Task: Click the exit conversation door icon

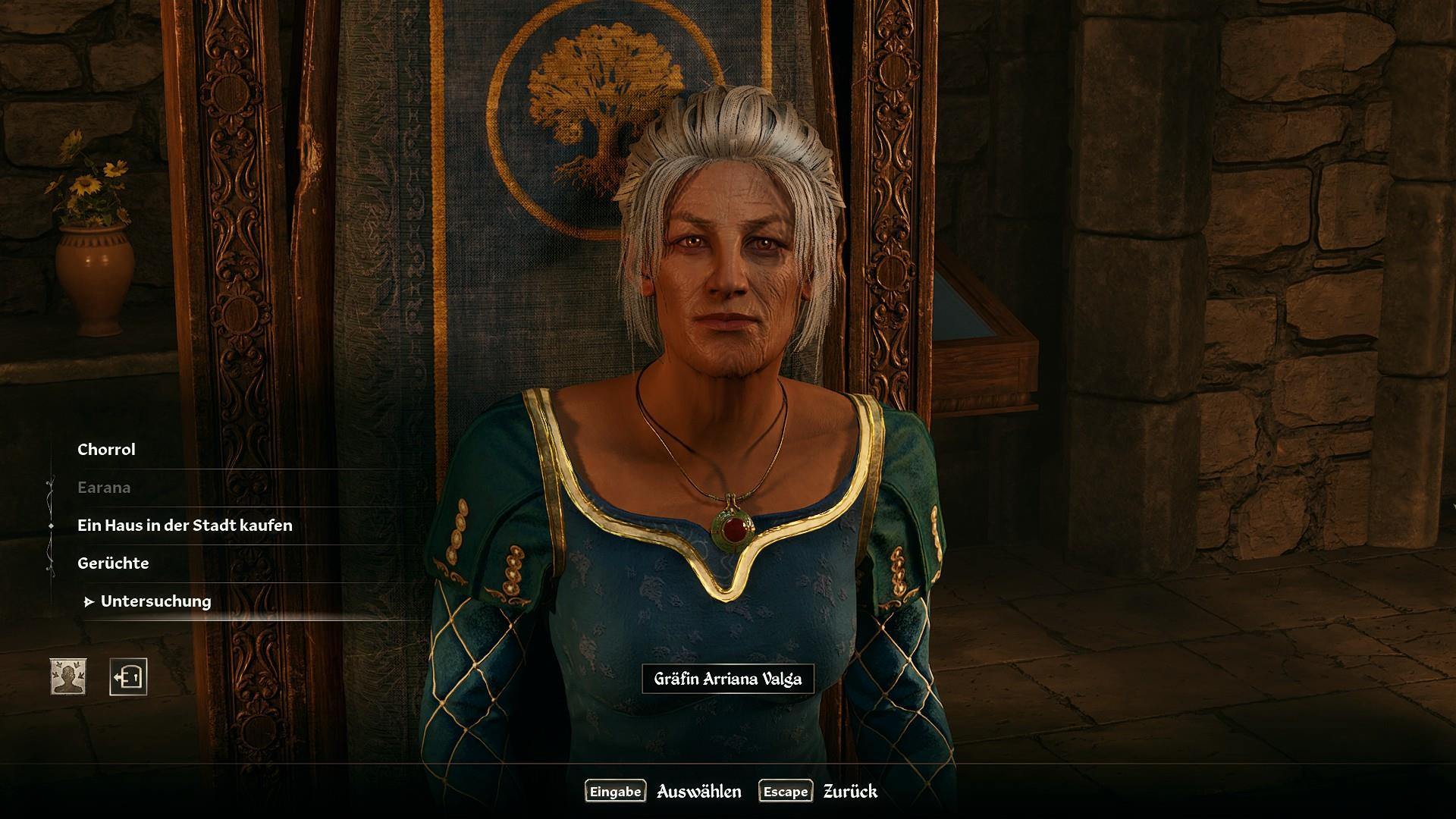Action: (128, 676)
